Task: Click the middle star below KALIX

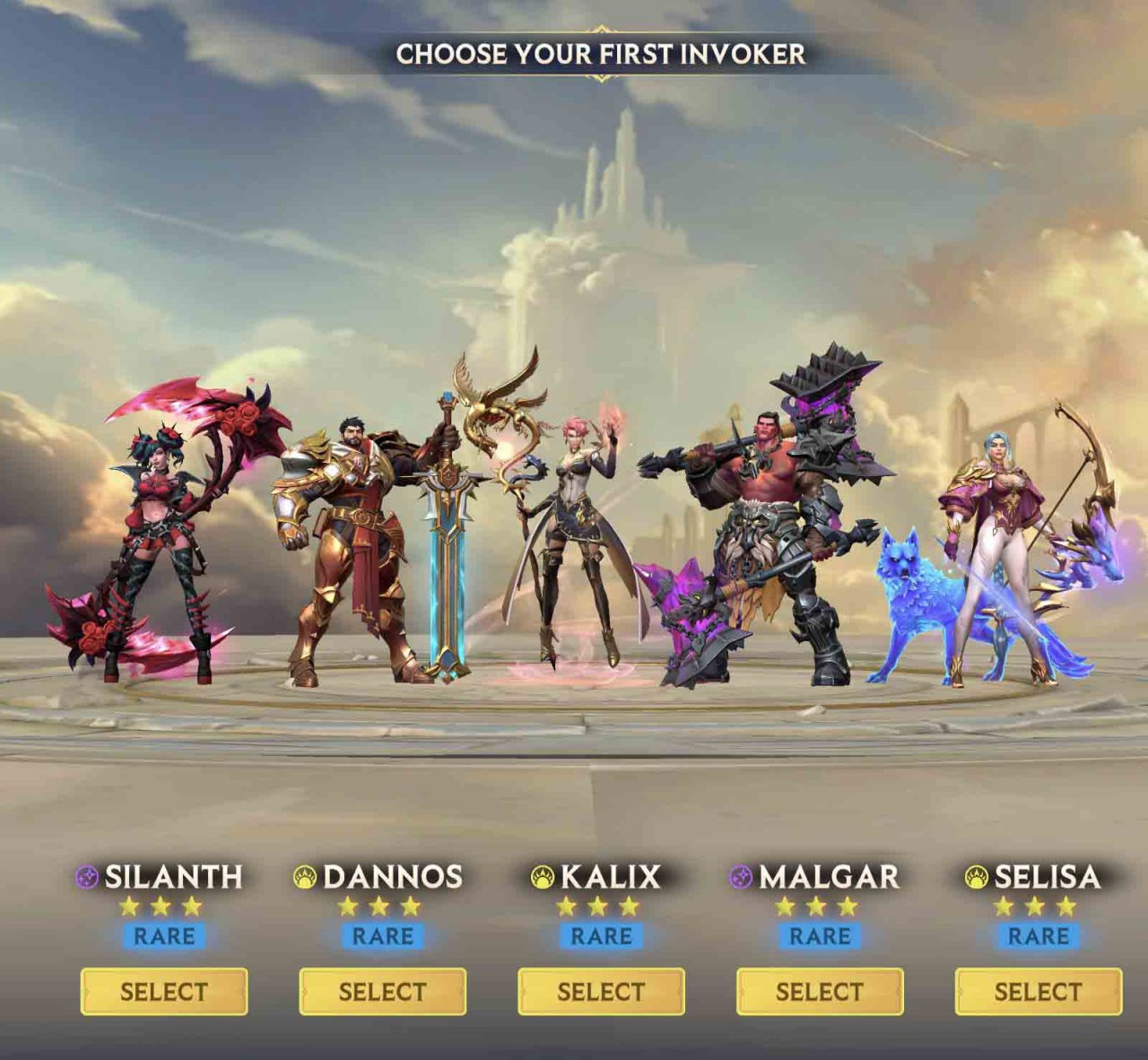Action: (x=597, y=908)
